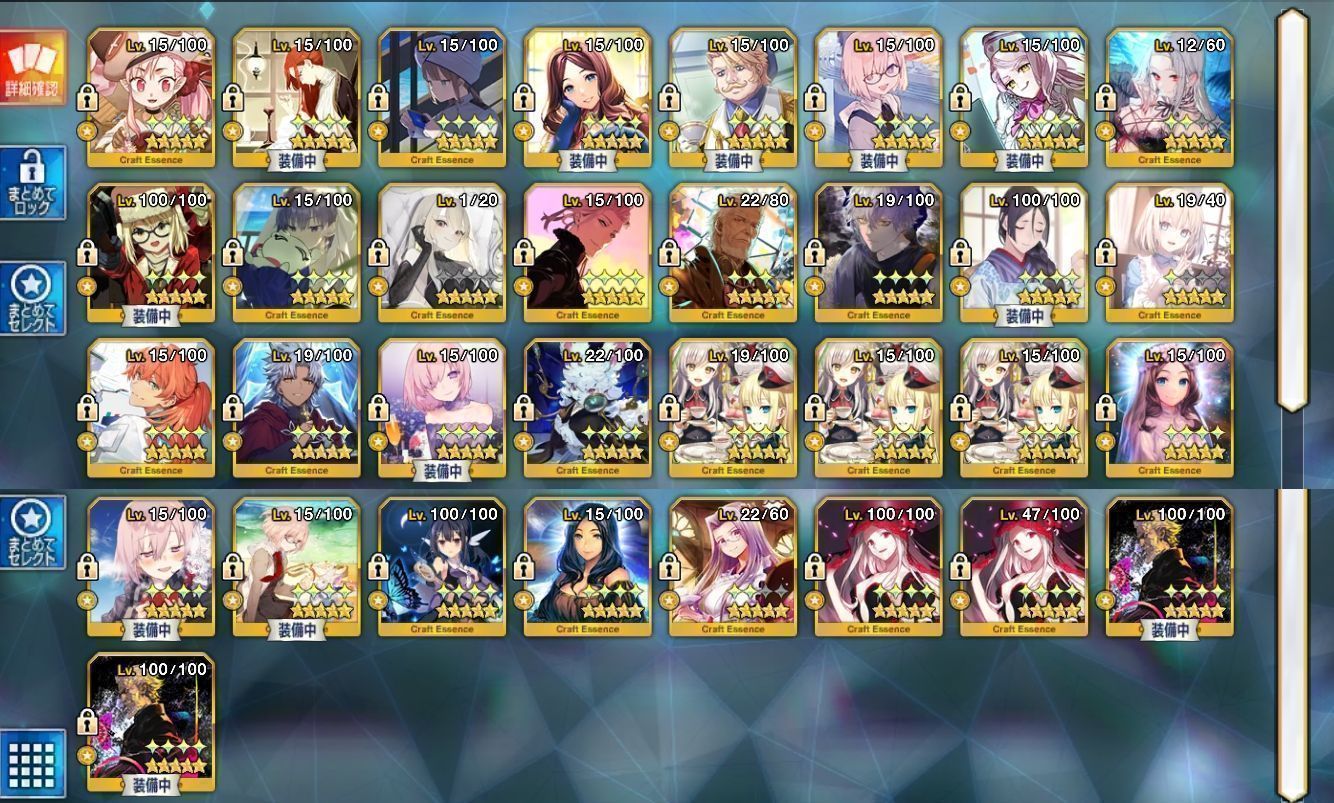The image size is (1334, 803).
Task: Choose the craft essence at Lv. 47/100
Action: (x=1024, y=567)
